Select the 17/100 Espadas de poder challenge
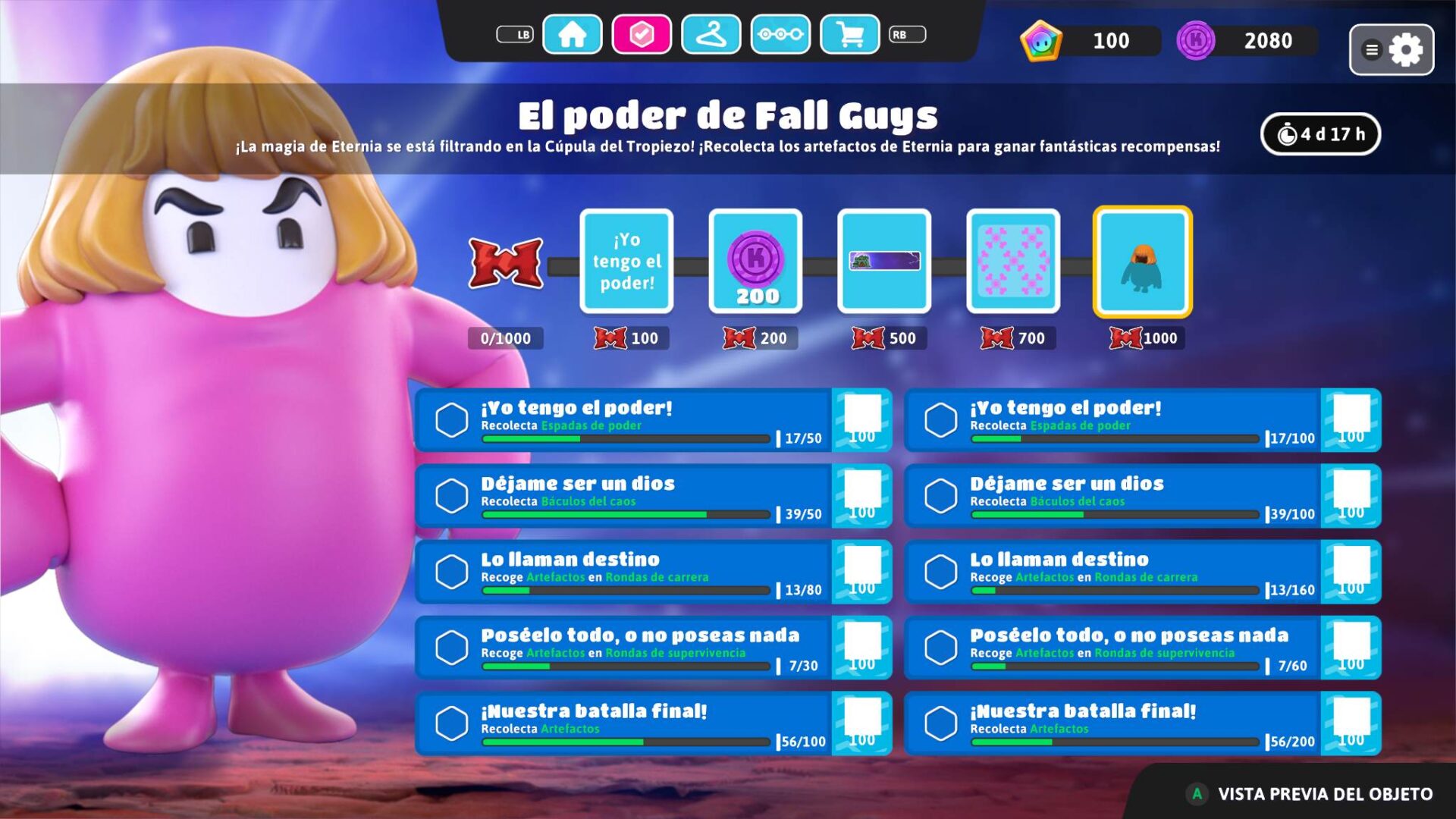1456x819 pixels. (x=1141, y=420)
